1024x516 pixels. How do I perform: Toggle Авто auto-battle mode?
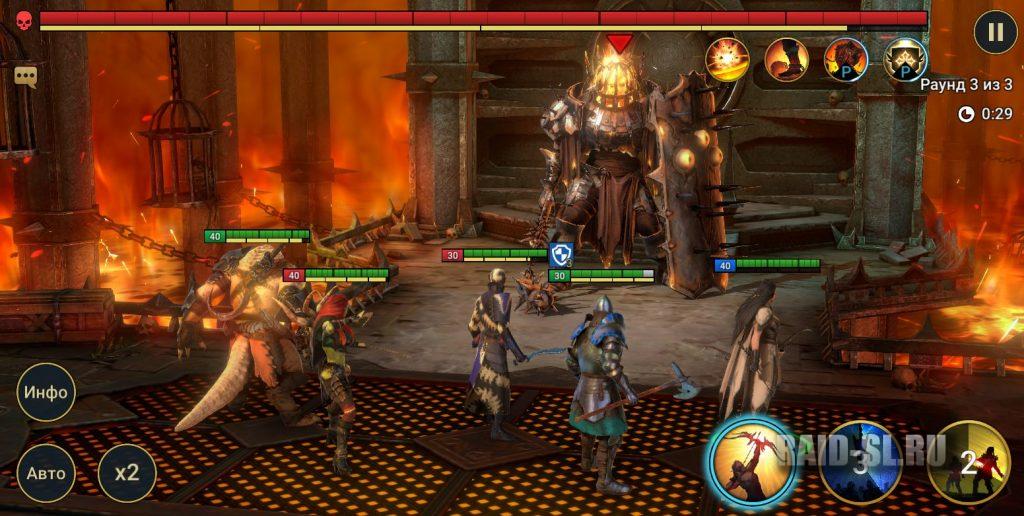pos(46,473)
